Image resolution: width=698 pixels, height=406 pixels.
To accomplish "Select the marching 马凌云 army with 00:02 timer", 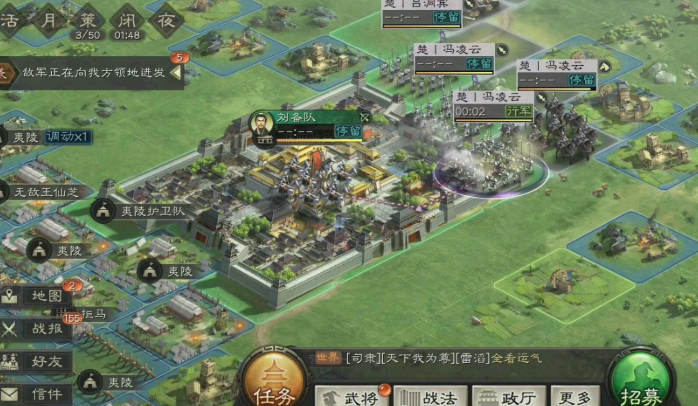I will click(x=494, y=105).
